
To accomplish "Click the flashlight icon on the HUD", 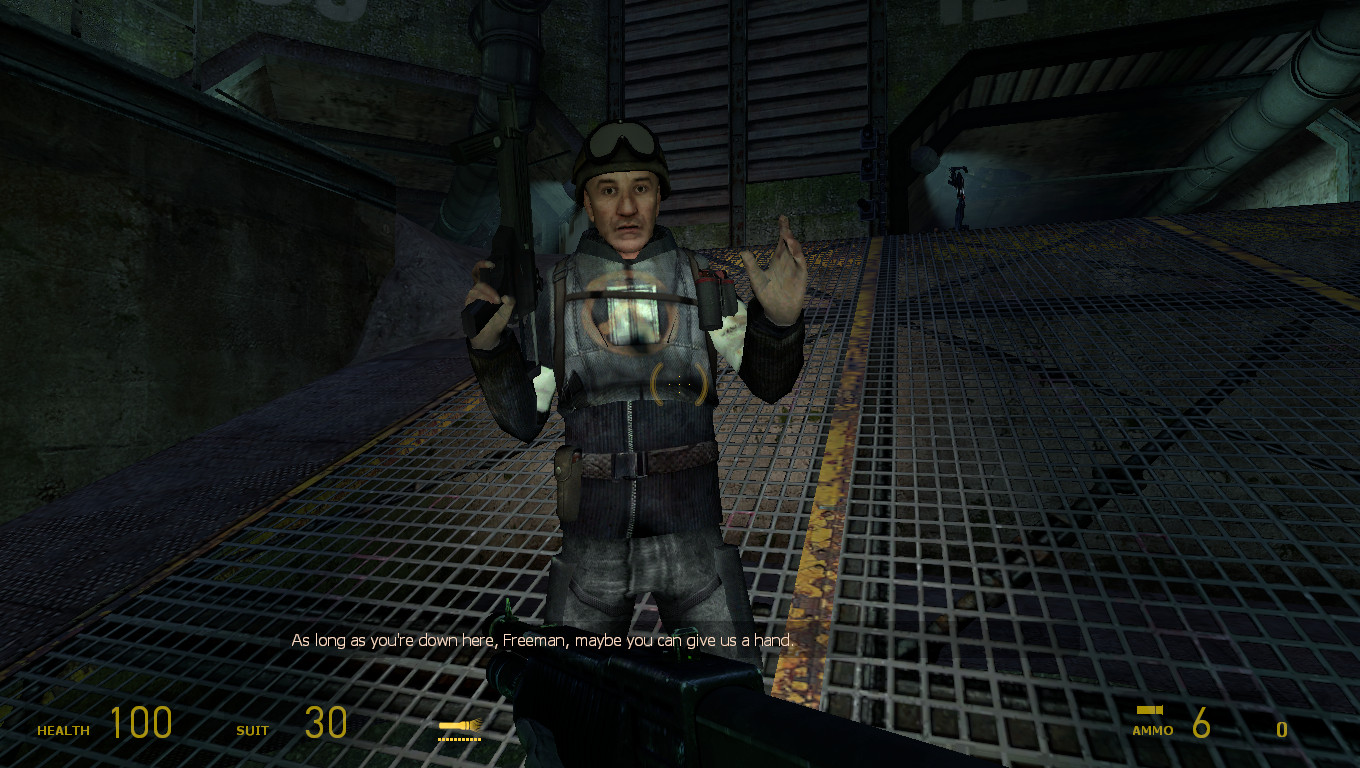I will pyautogui.click(x=460, y=725).
